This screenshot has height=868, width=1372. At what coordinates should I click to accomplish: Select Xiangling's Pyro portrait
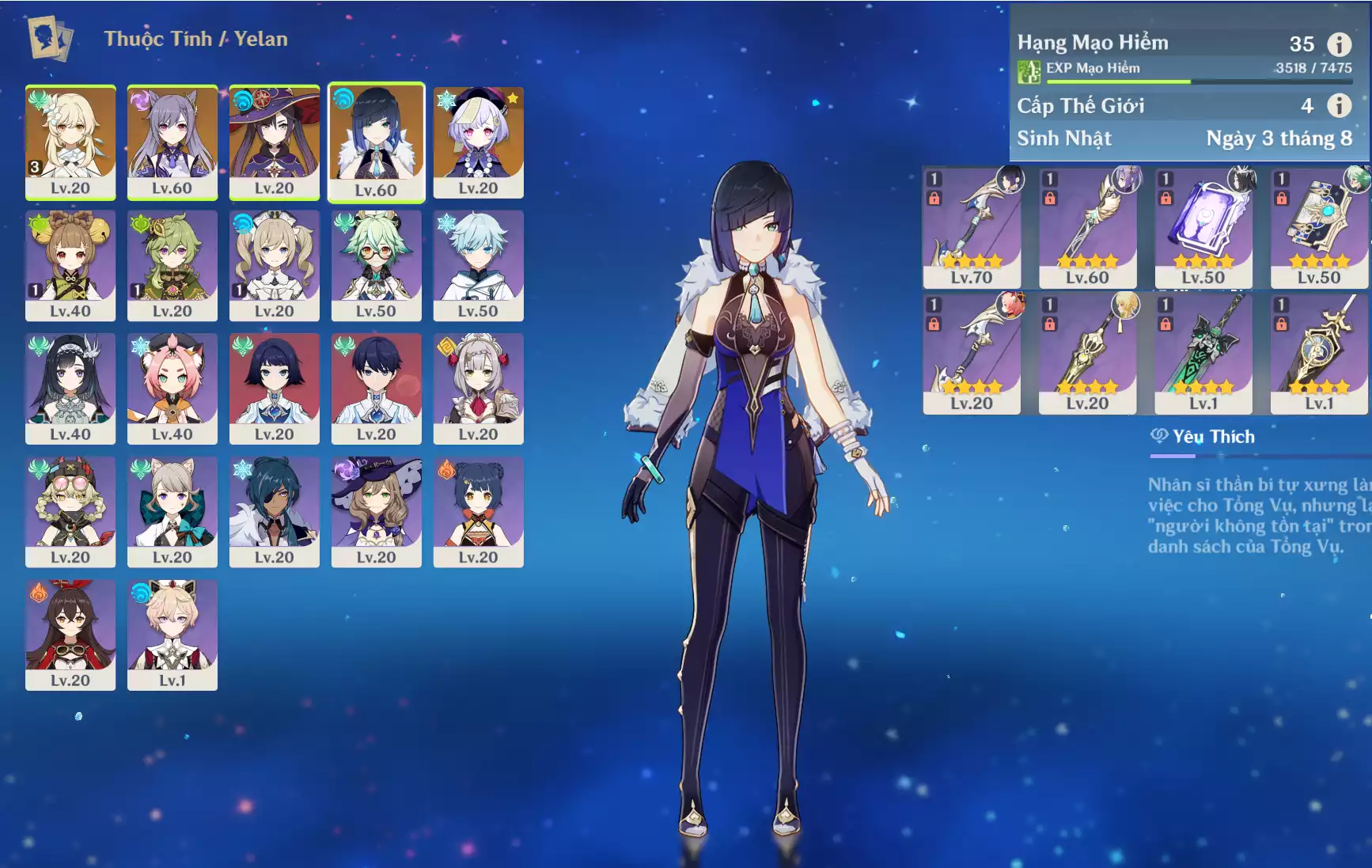pos(478,511)
